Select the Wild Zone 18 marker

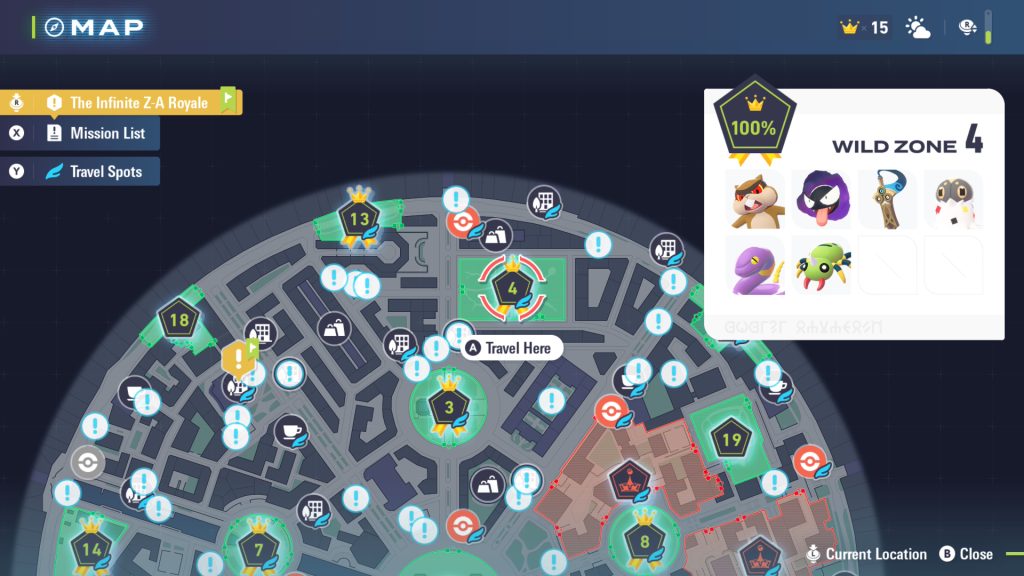[x=179, y=321]
